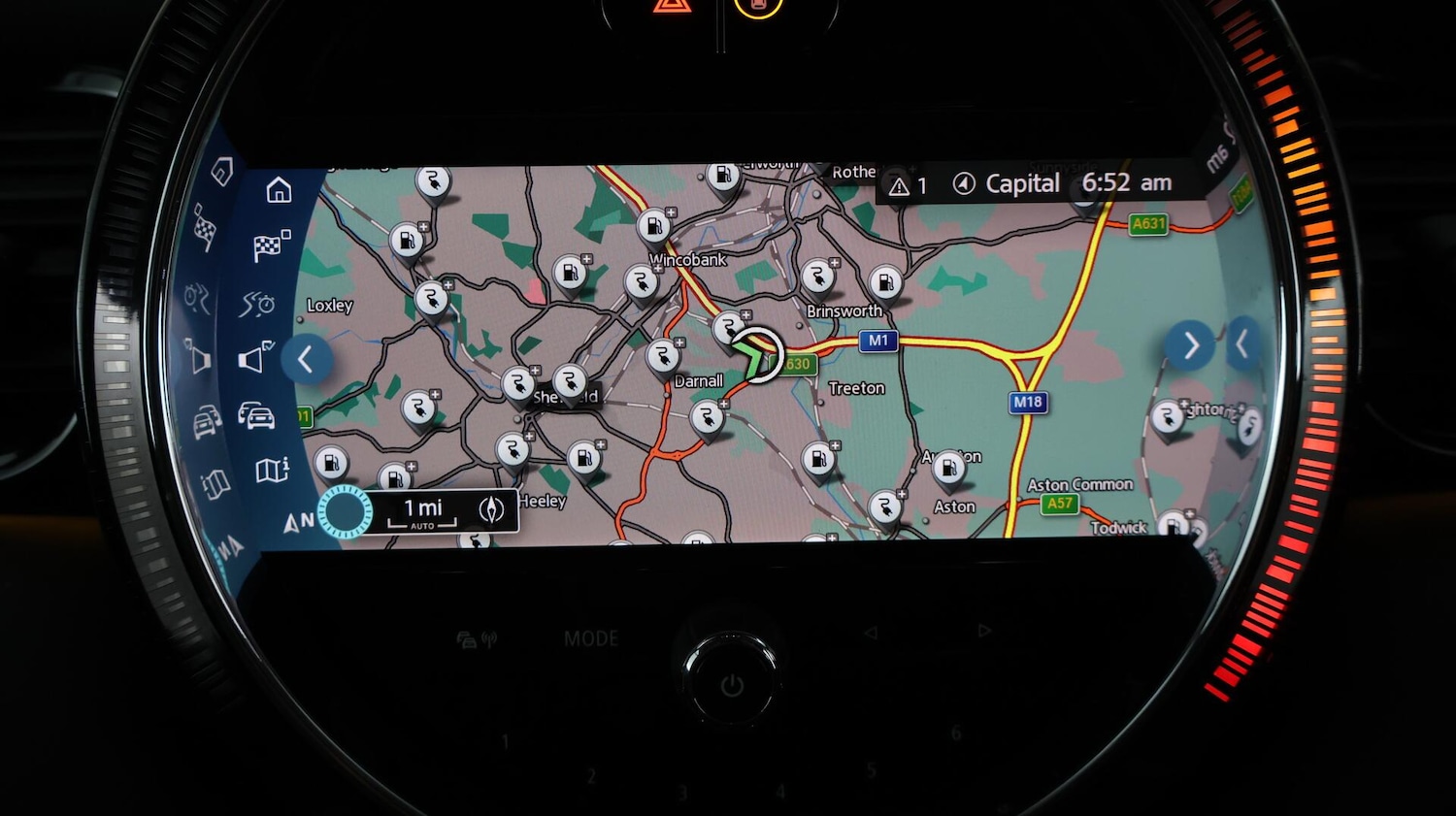Viewport: 1456px width, 816px height.
Task: Open the route and stopwatch icon
Action: (x=257, y=304)
